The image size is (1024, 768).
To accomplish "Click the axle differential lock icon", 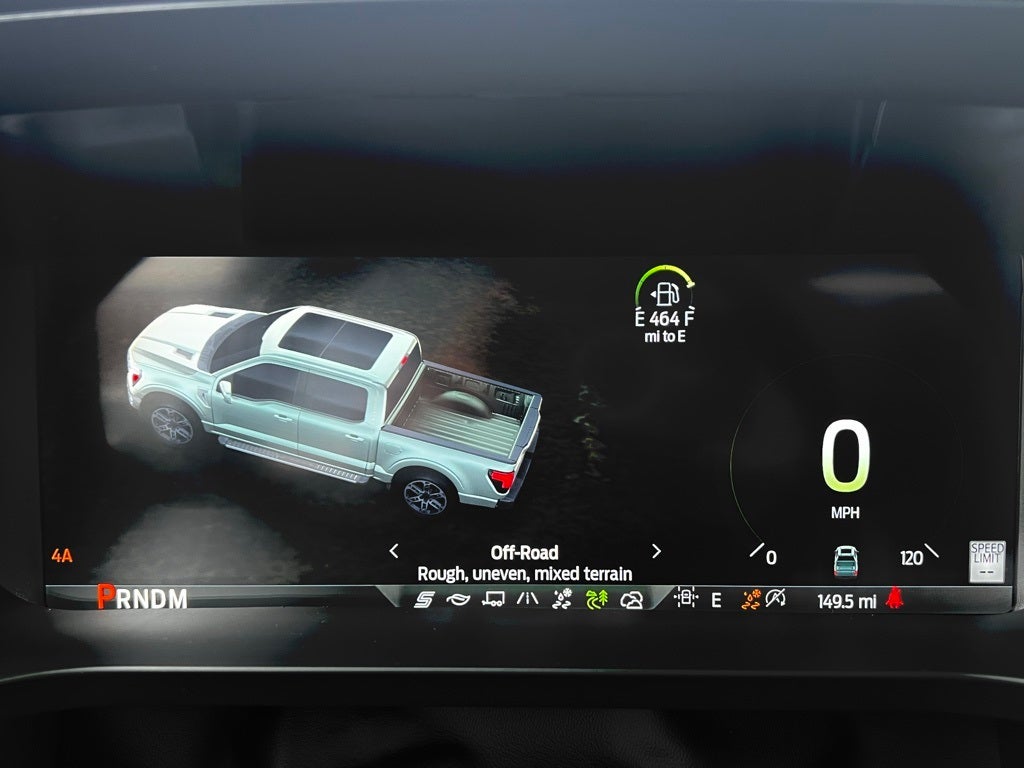I will pos(686,599).
